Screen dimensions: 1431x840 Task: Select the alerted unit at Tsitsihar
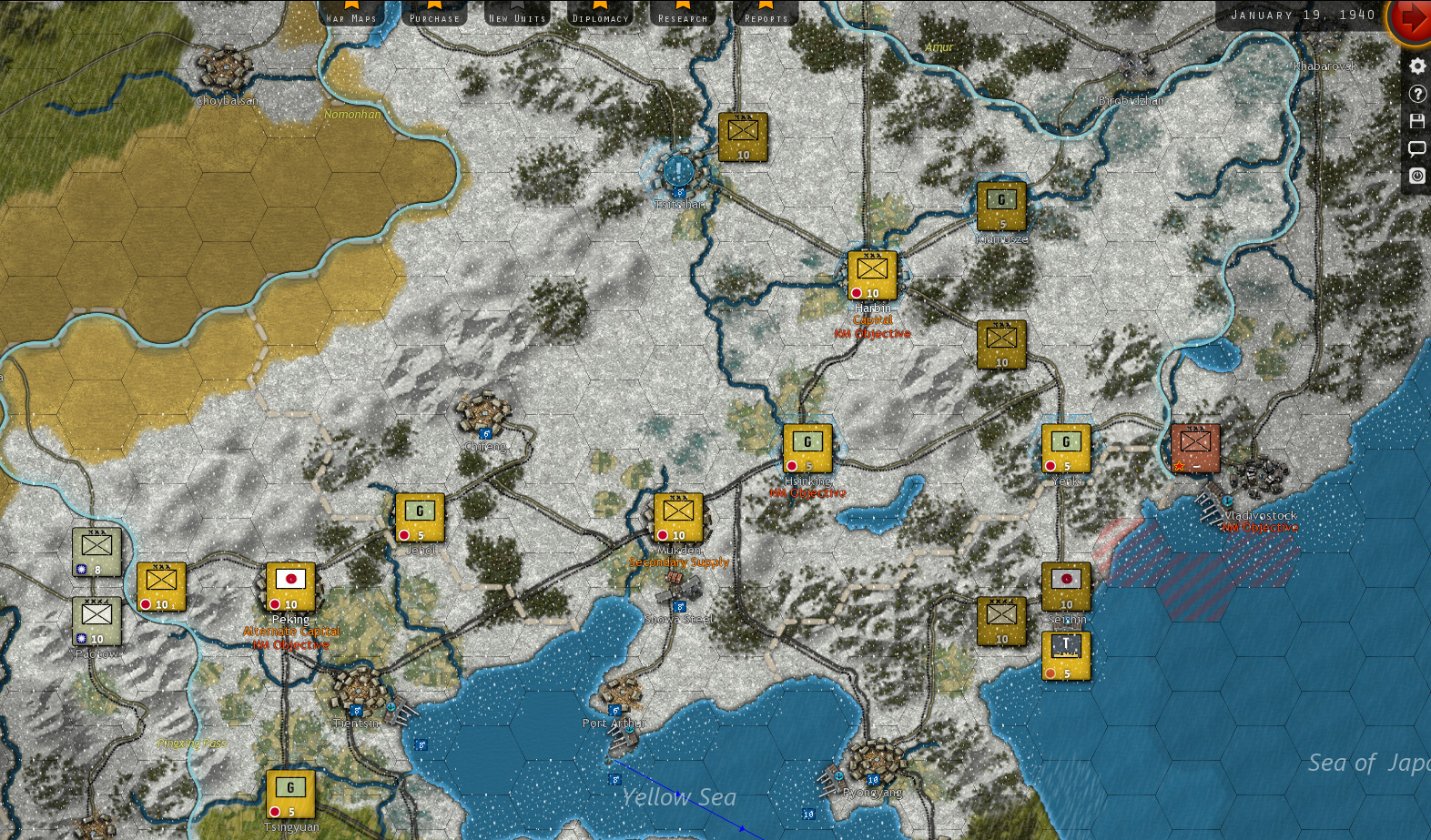678,171
